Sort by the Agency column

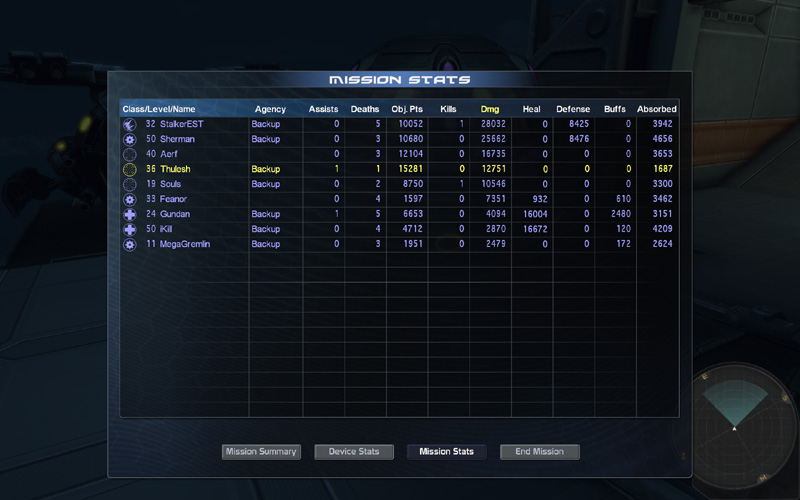270,109
